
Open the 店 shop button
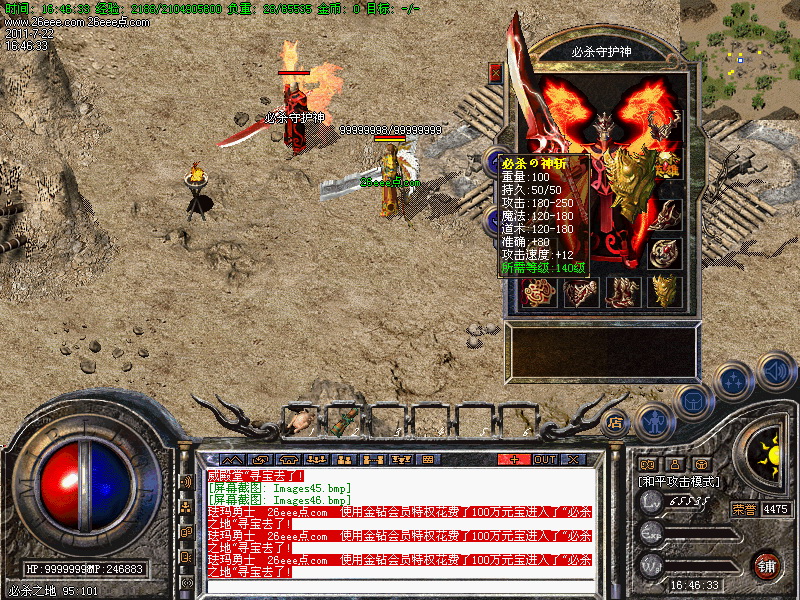coord(614,421)
